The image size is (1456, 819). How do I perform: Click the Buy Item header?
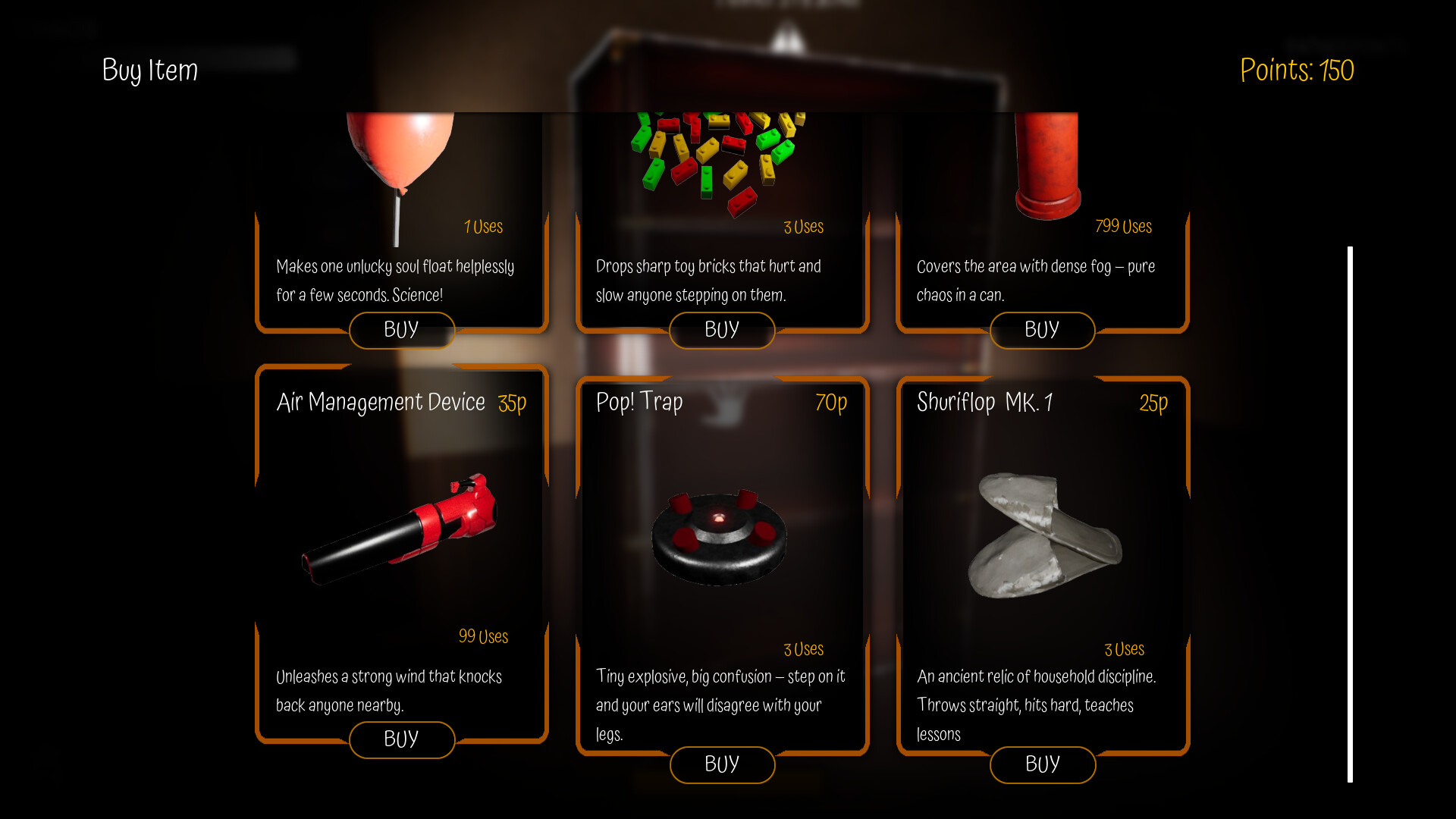point(149,71)
